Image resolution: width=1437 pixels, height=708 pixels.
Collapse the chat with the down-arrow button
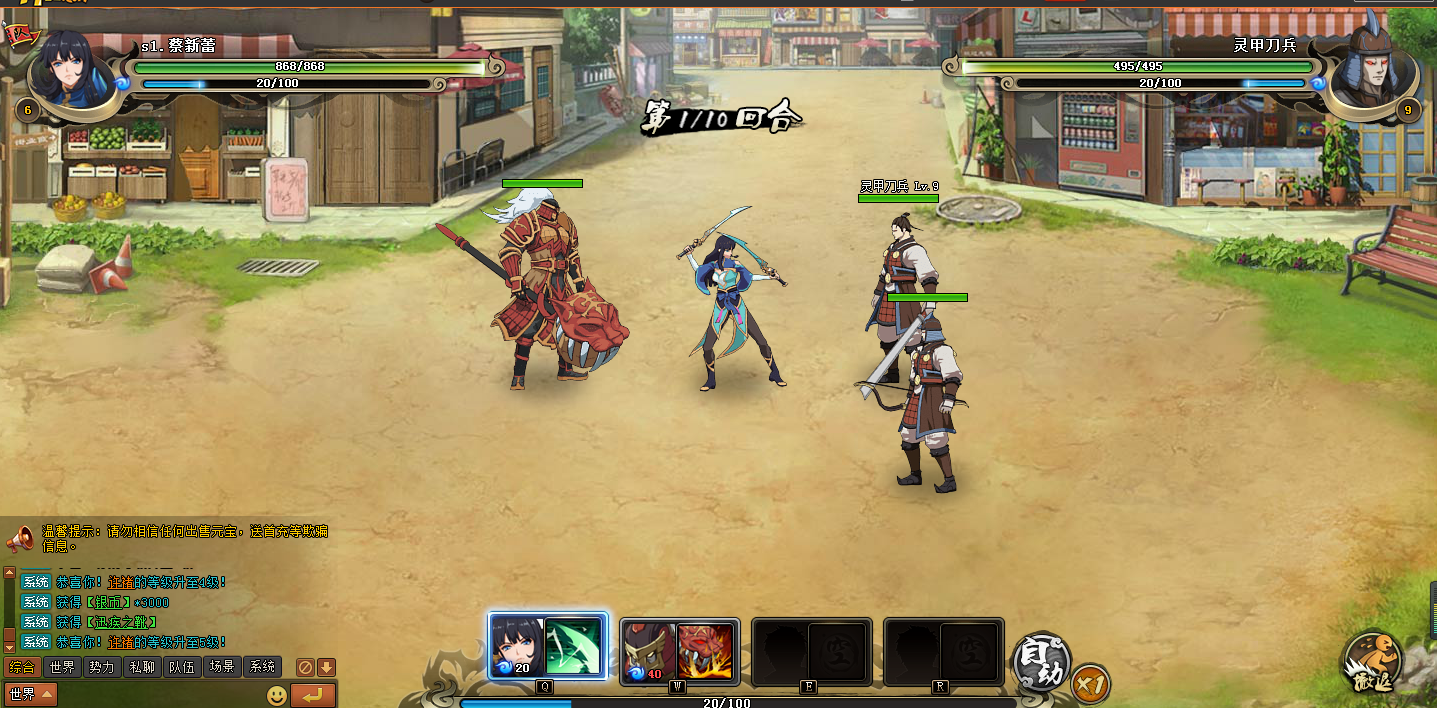tap(326, 667)
